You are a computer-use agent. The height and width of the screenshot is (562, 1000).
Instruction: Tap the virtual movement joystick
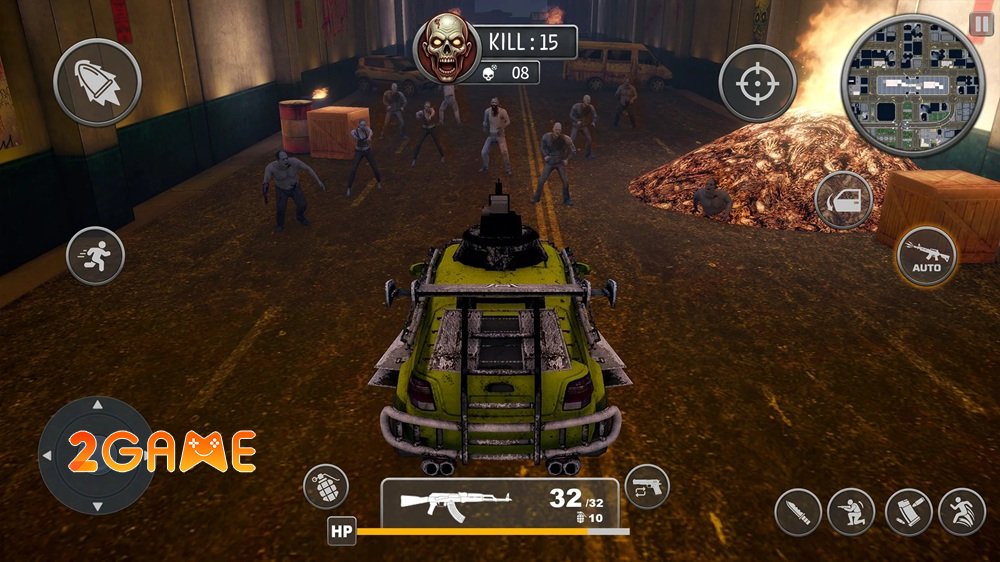click(96, 455)
